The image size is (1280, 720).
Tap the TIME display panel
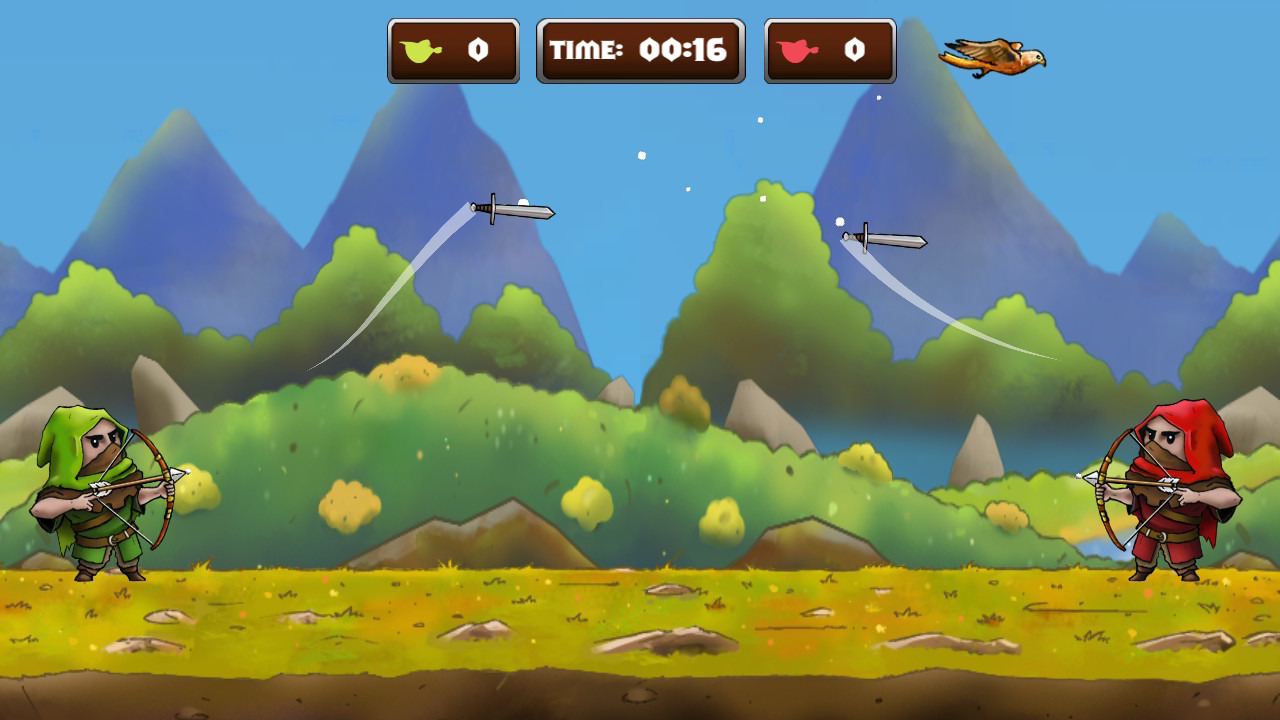(x=640, y=50)
